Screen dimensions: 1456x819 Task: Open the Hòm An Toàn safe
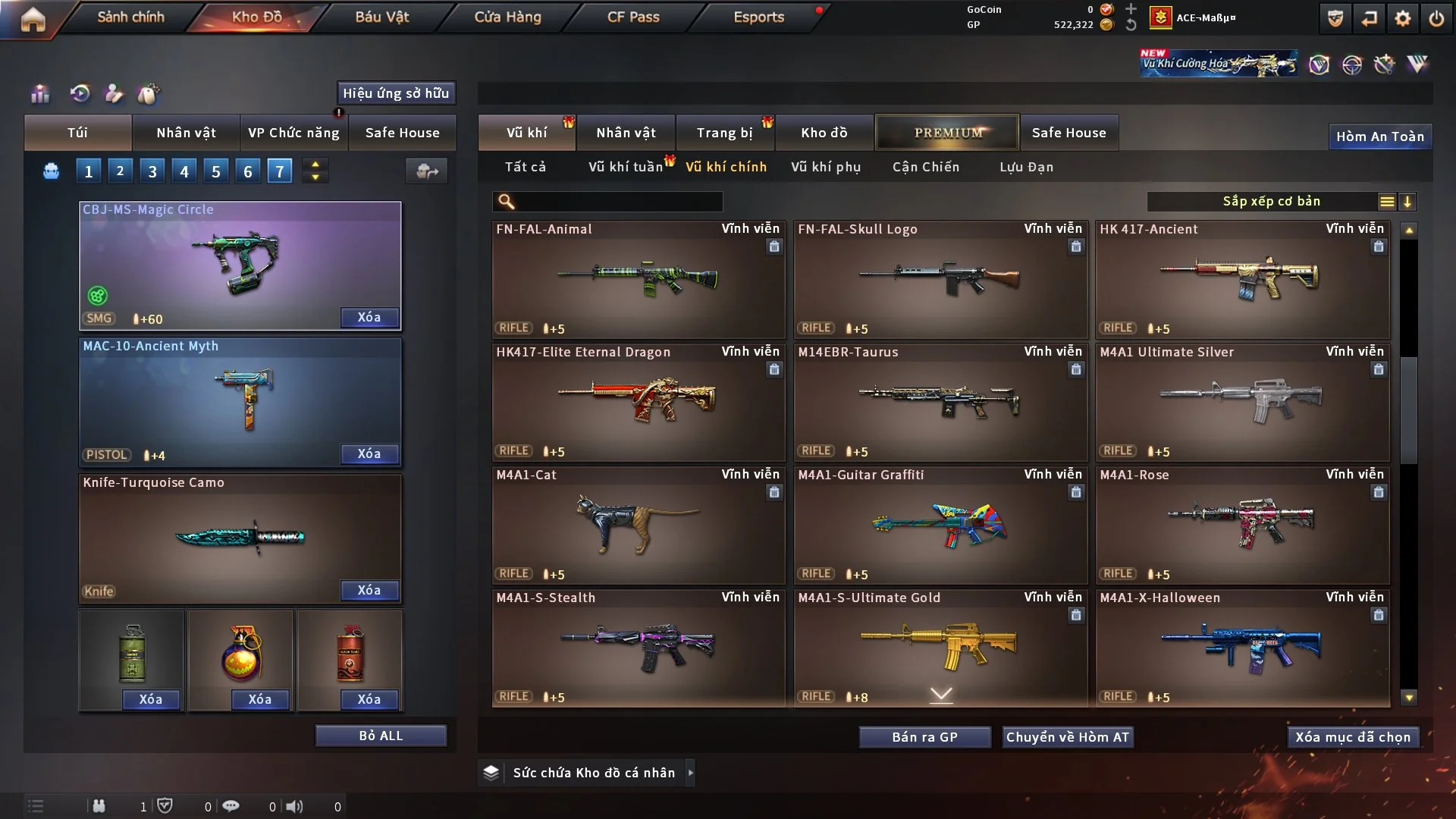tap(1379, 136)
